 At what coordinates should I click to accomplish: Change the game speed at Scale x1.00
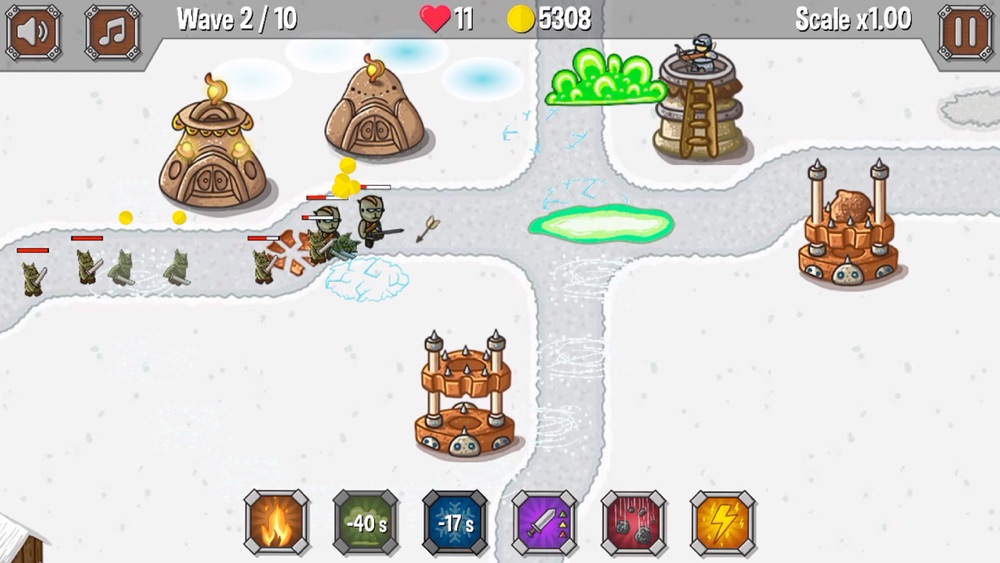click(853, 19)
